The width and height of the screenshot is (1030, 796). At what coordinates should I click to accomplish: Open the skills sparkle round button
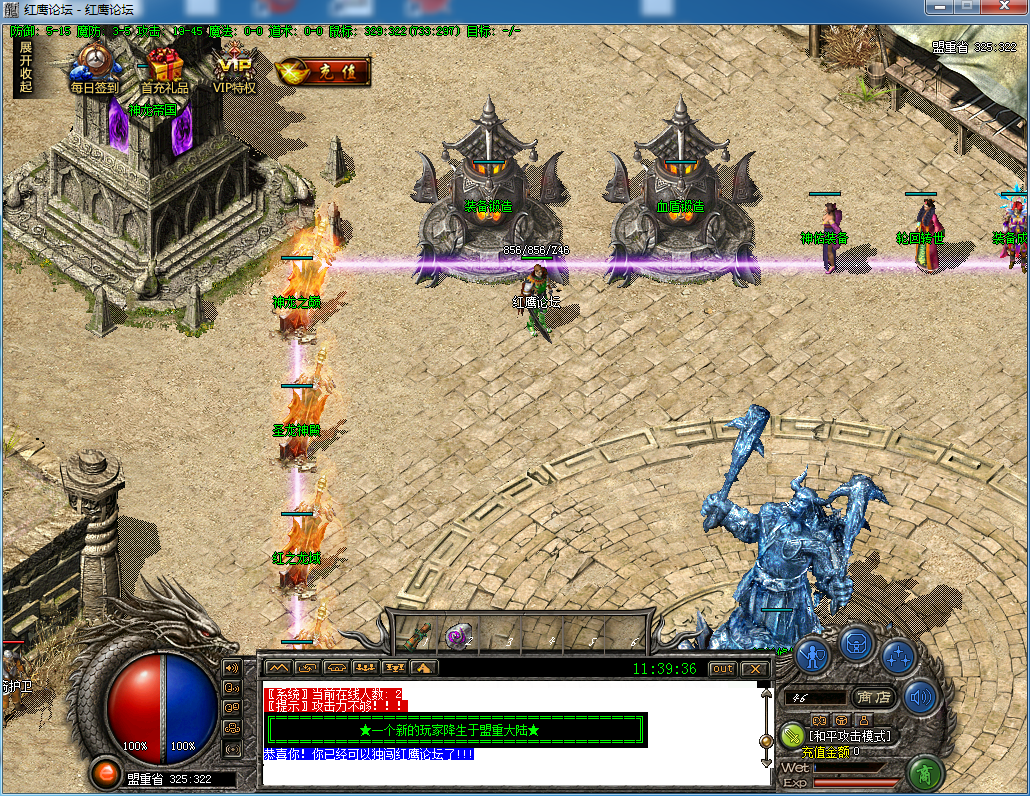[x=898, y=656]
